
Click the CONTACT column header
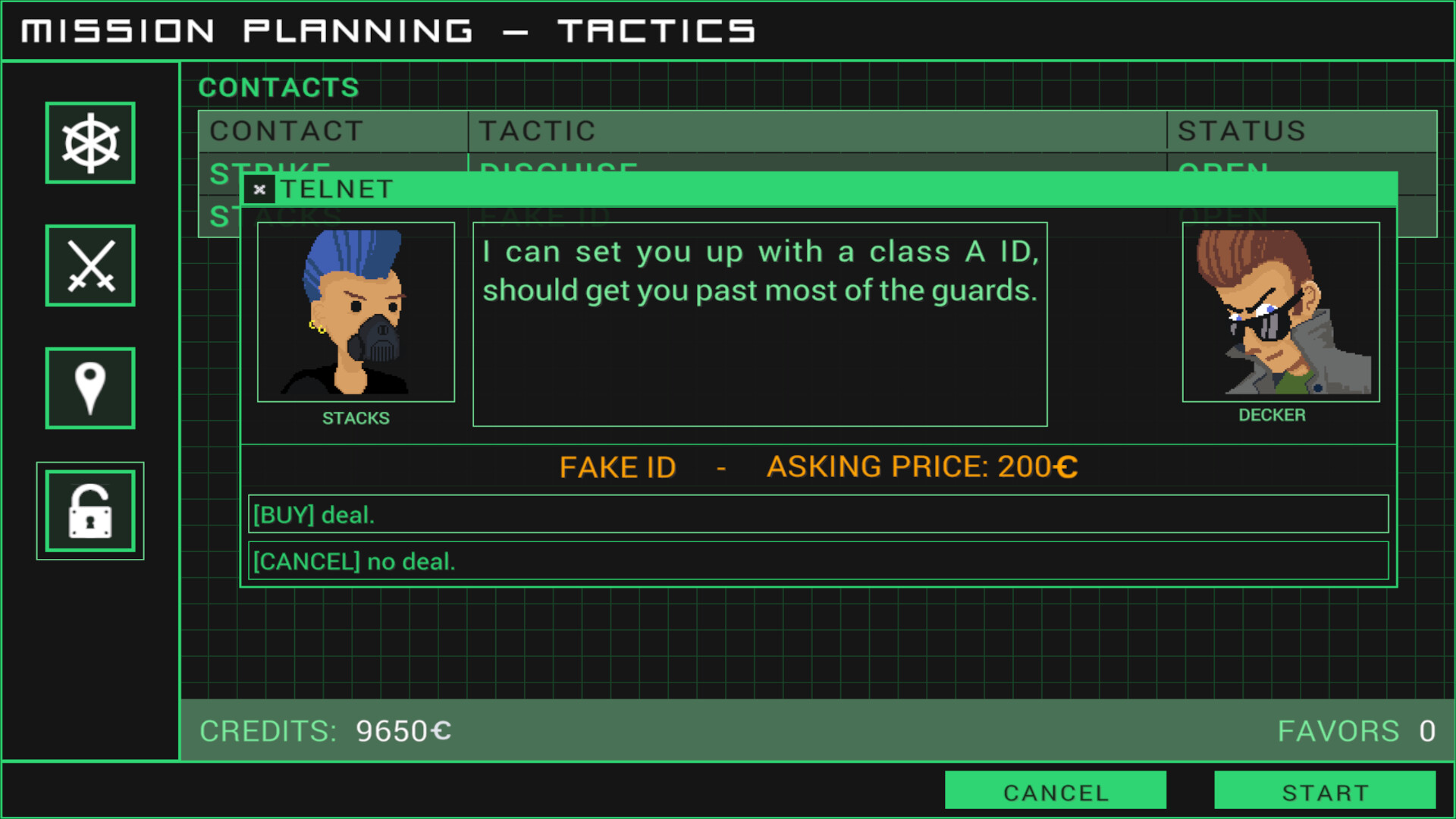[x=287, y=130]
